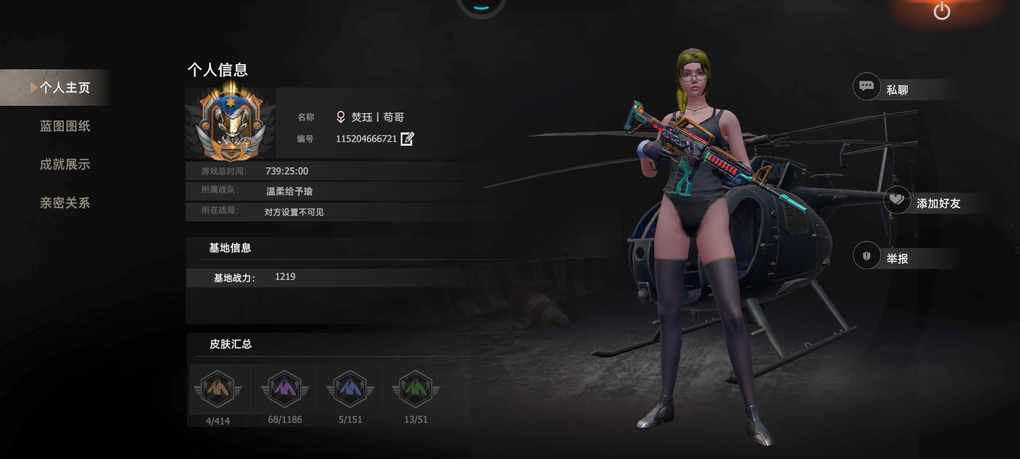
Task: Click the power icon to exit
Action: coord(942,11)
